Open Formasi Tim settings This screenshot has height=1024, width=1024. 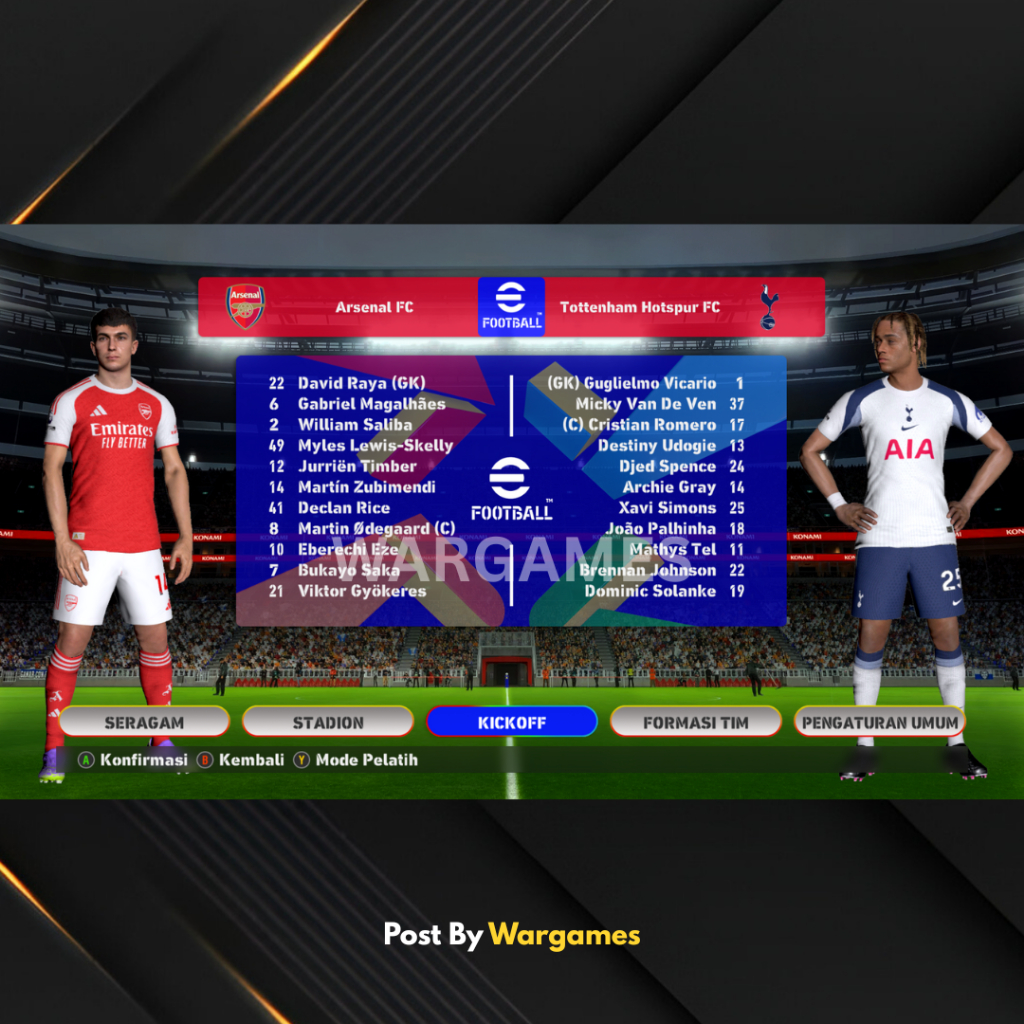tap(695, 722)
